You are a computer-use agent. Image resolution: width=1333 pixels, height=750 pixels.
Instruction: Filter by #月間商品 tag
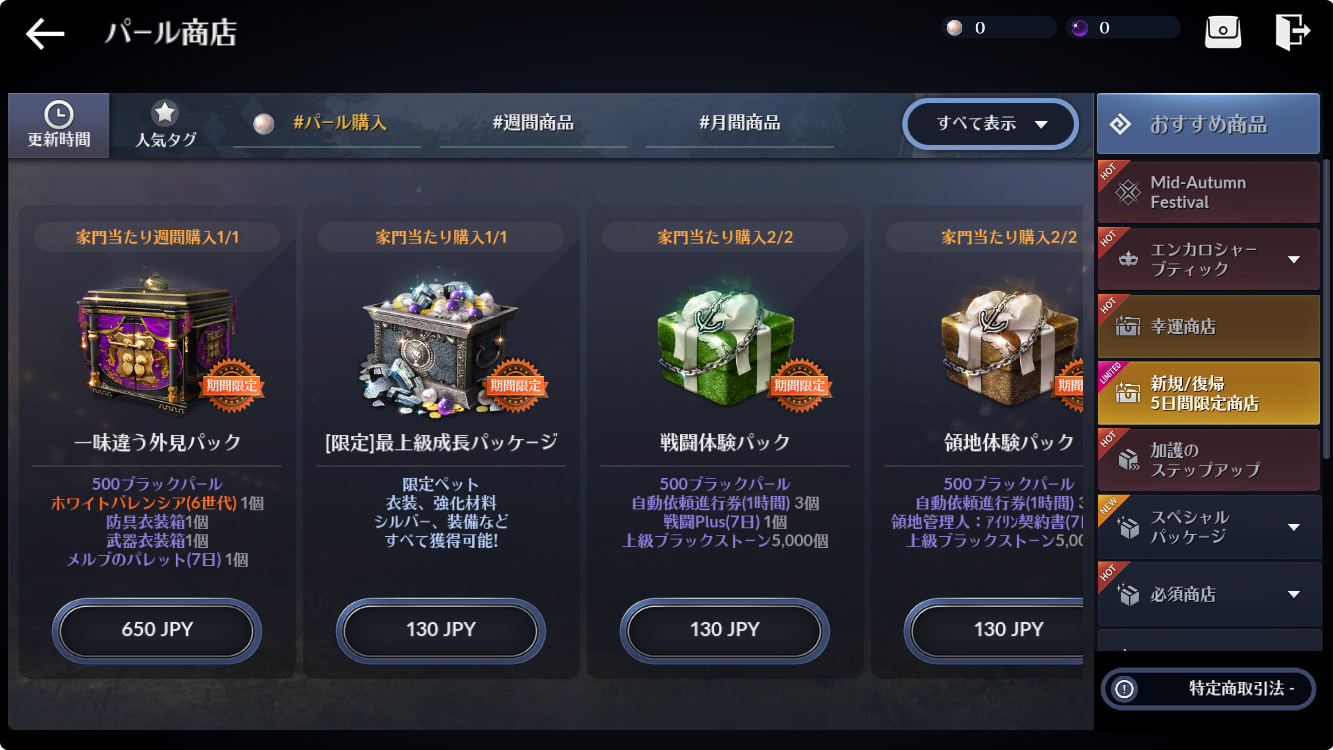click(x=739, y=124)
